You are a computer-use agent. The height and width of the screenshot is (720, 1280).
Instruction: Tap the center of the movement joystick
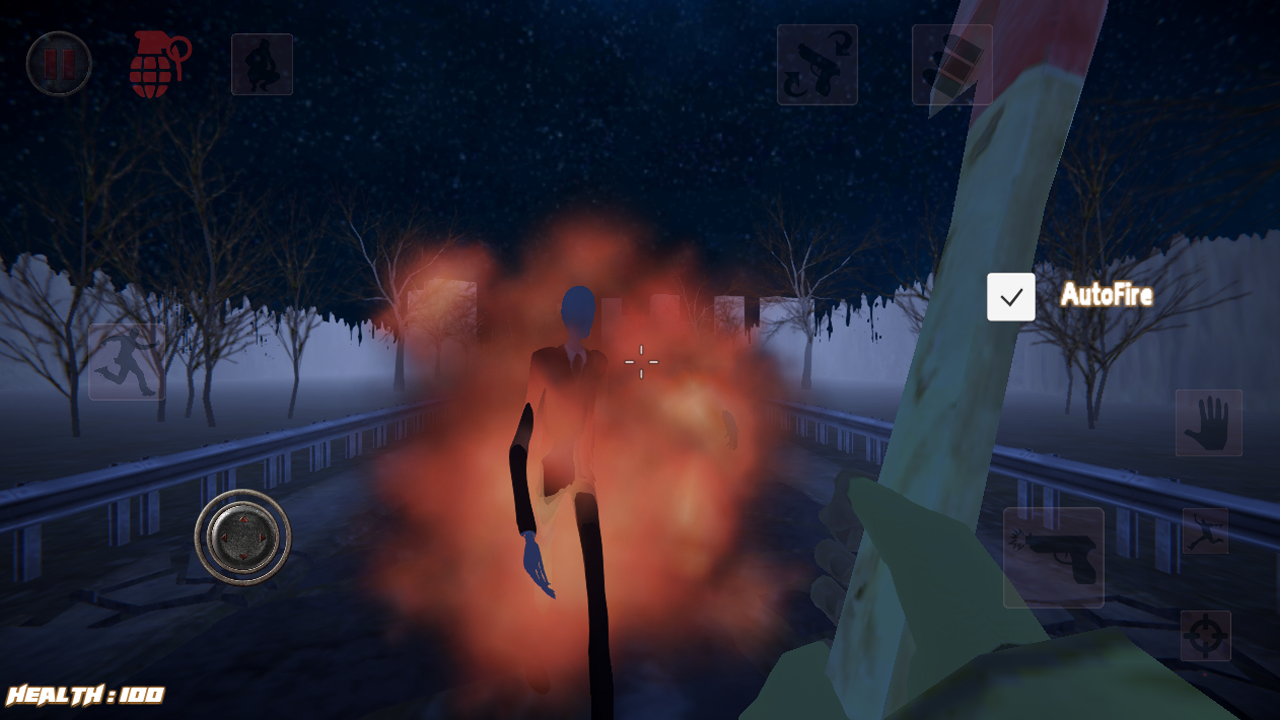(243, 537)
